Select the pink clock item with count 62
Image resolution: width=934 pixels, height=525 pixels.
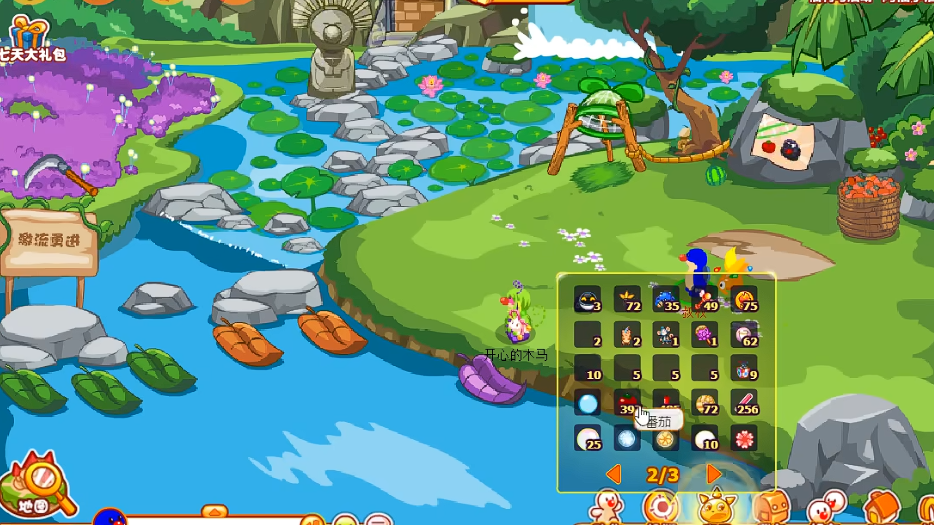[x=744, y=334]
